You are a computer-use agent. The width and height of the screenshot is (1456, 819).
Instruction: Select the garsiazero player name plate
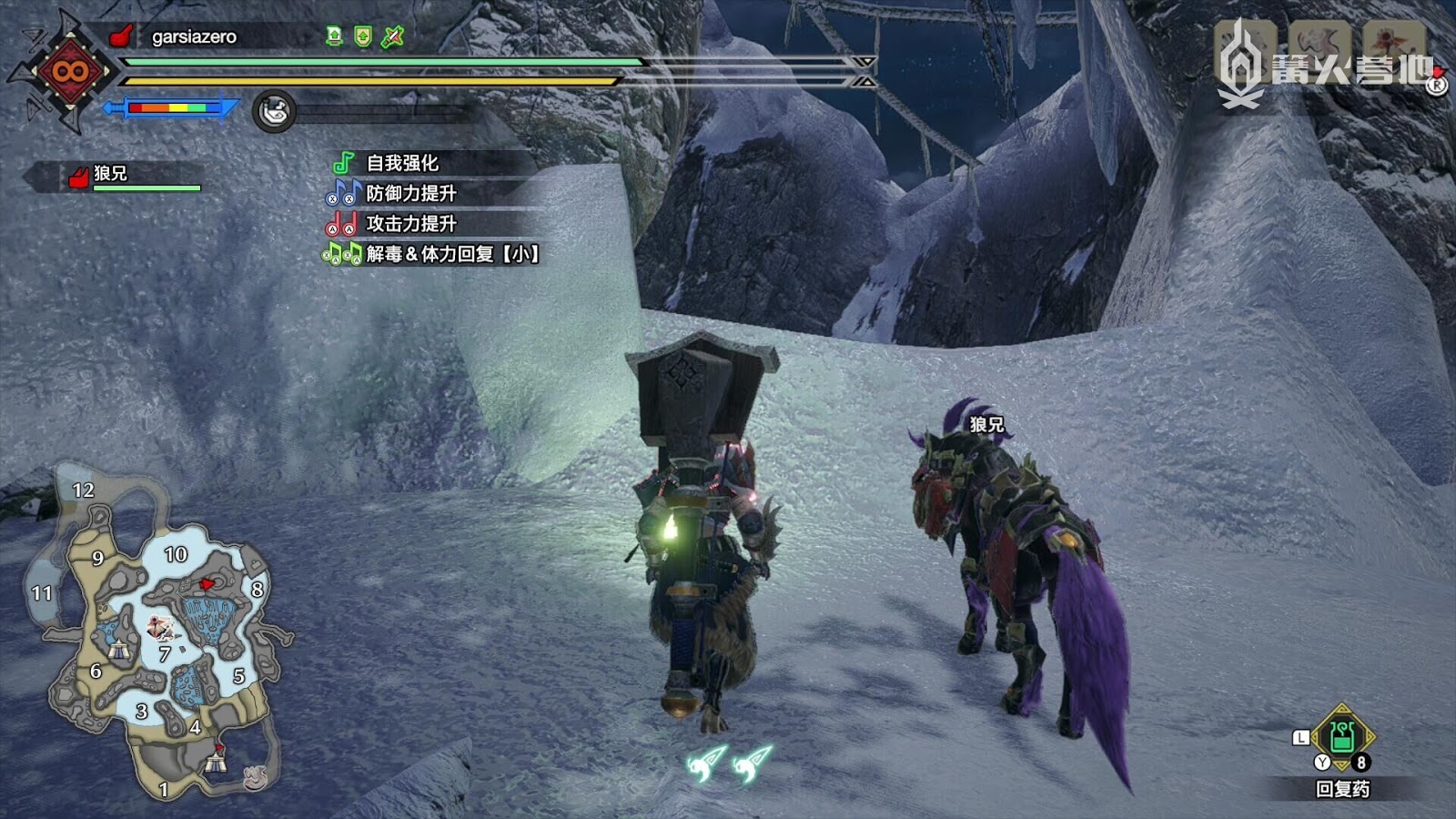click(193, 36)
